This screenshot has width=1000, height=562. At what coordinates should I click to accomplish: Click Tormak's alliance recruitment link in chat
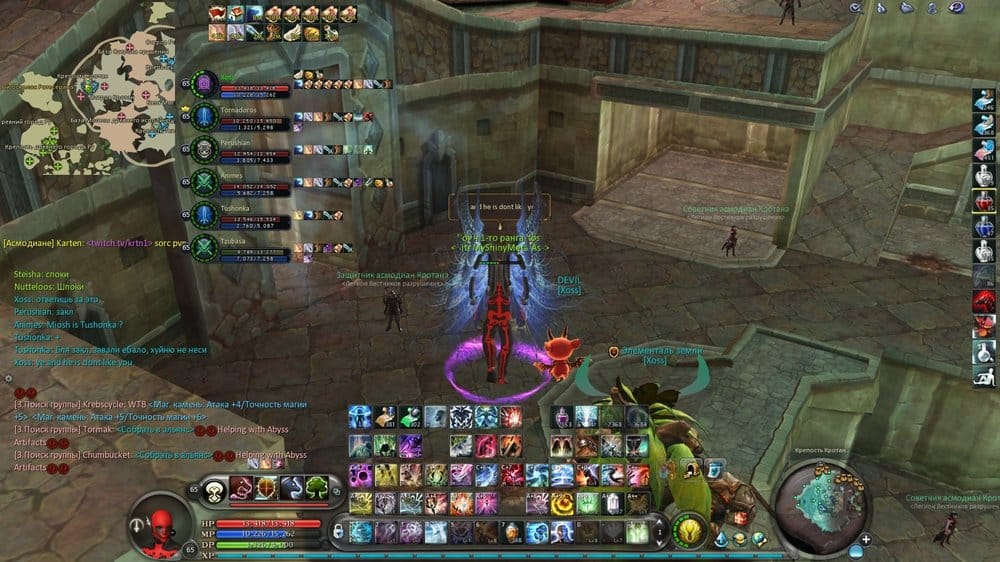tap(154, 430)
